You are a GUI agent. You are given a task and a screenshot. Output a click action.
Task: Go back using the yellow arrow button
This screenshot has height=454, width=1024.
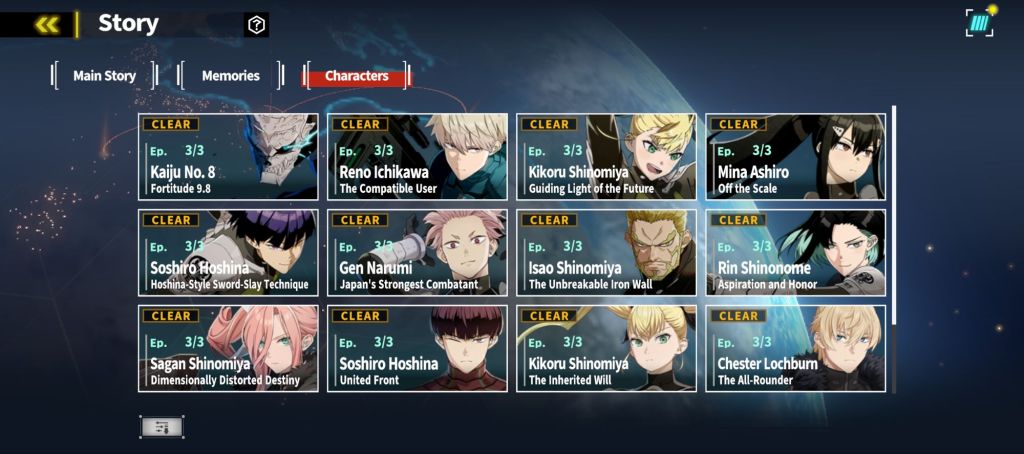pos(46,25)
